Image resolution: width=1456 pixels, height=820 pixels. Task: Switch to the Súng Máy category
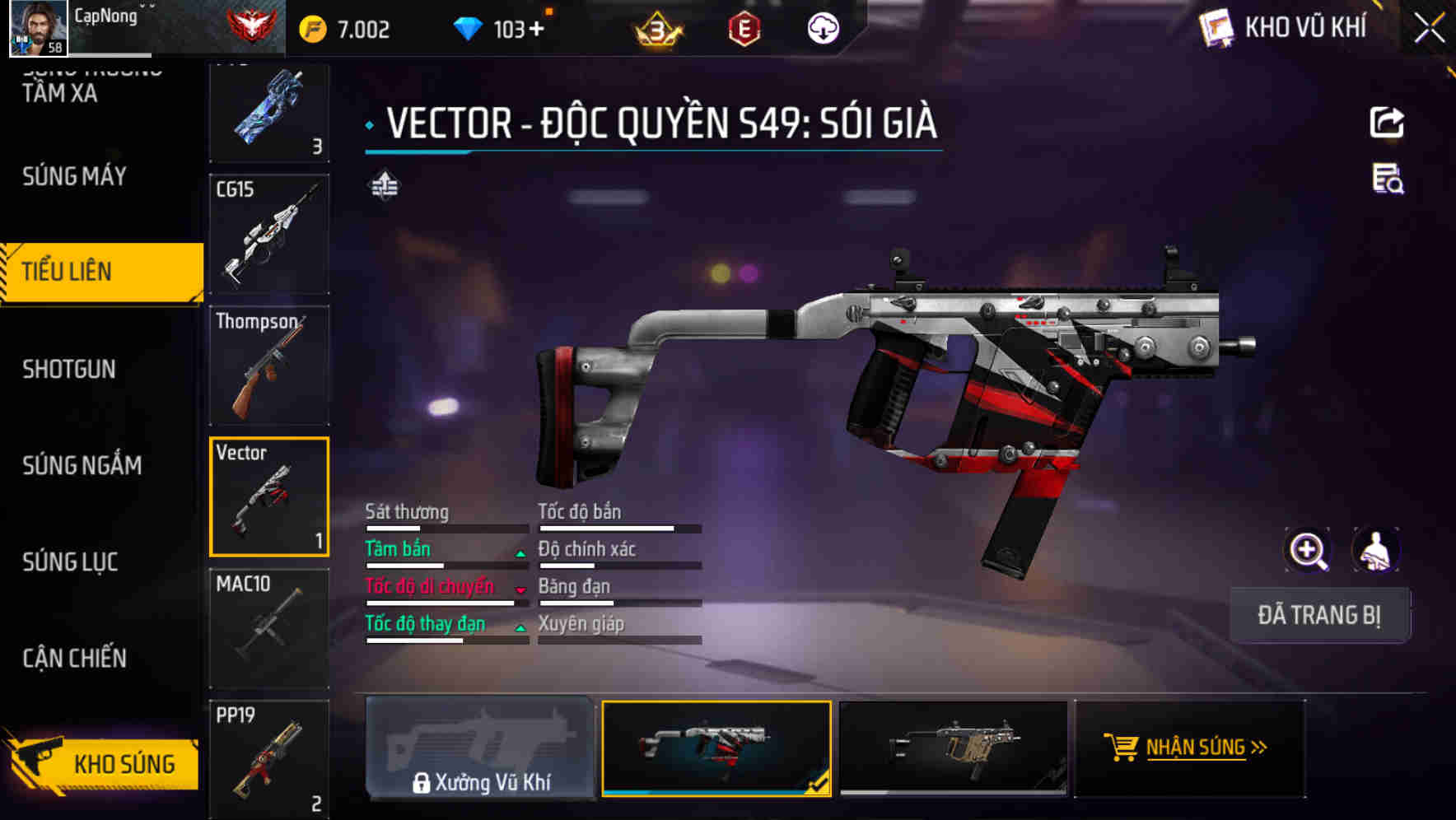pos(74,176)
